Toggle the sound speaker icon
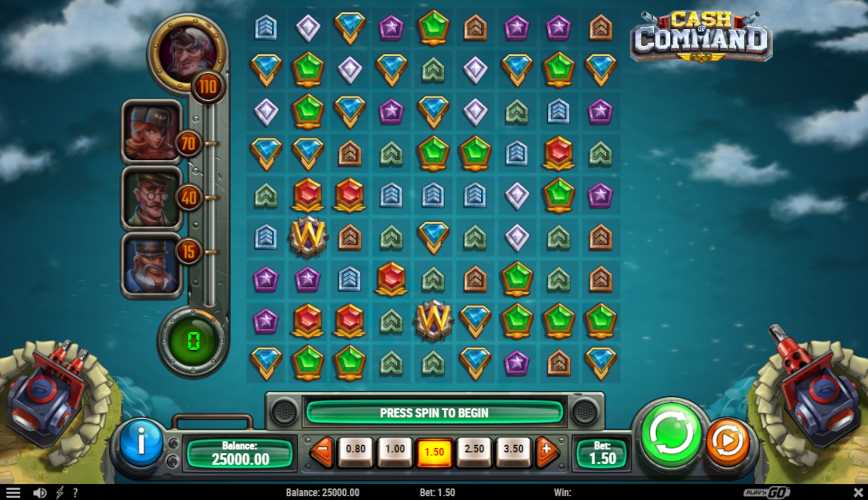The width and height of the screenshot is (868, 500). point(39,493)
